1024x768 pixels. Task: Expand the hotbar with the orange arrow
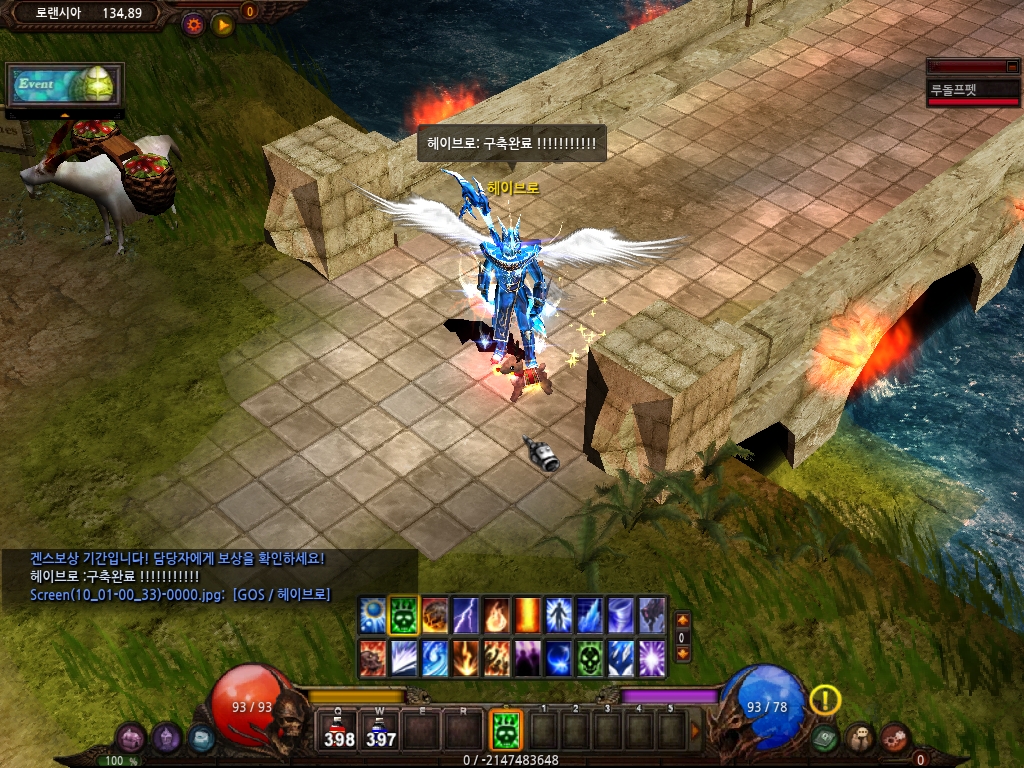pyautogui.click(x=696, y=731)
